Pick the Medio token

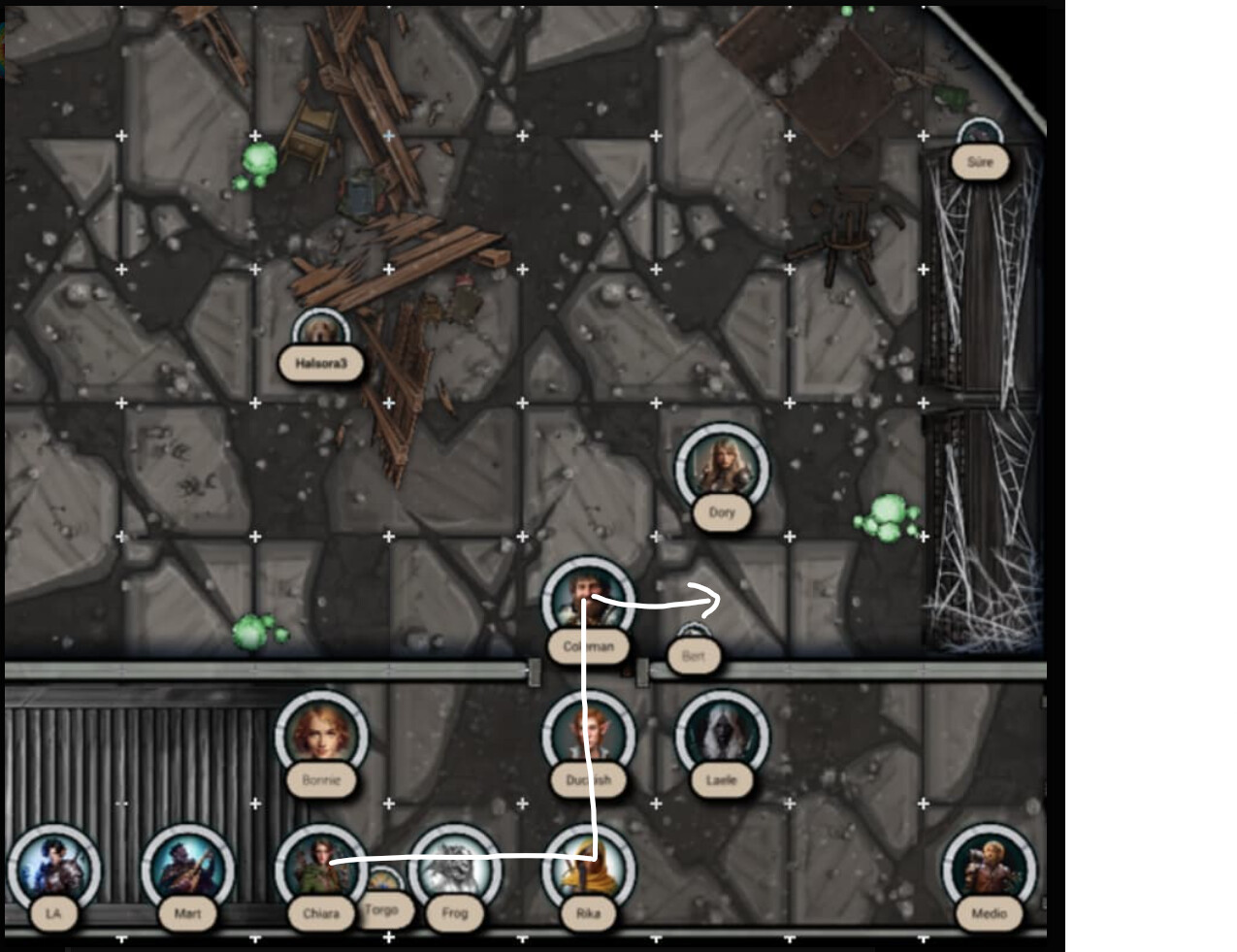click(x=989, y=868)
